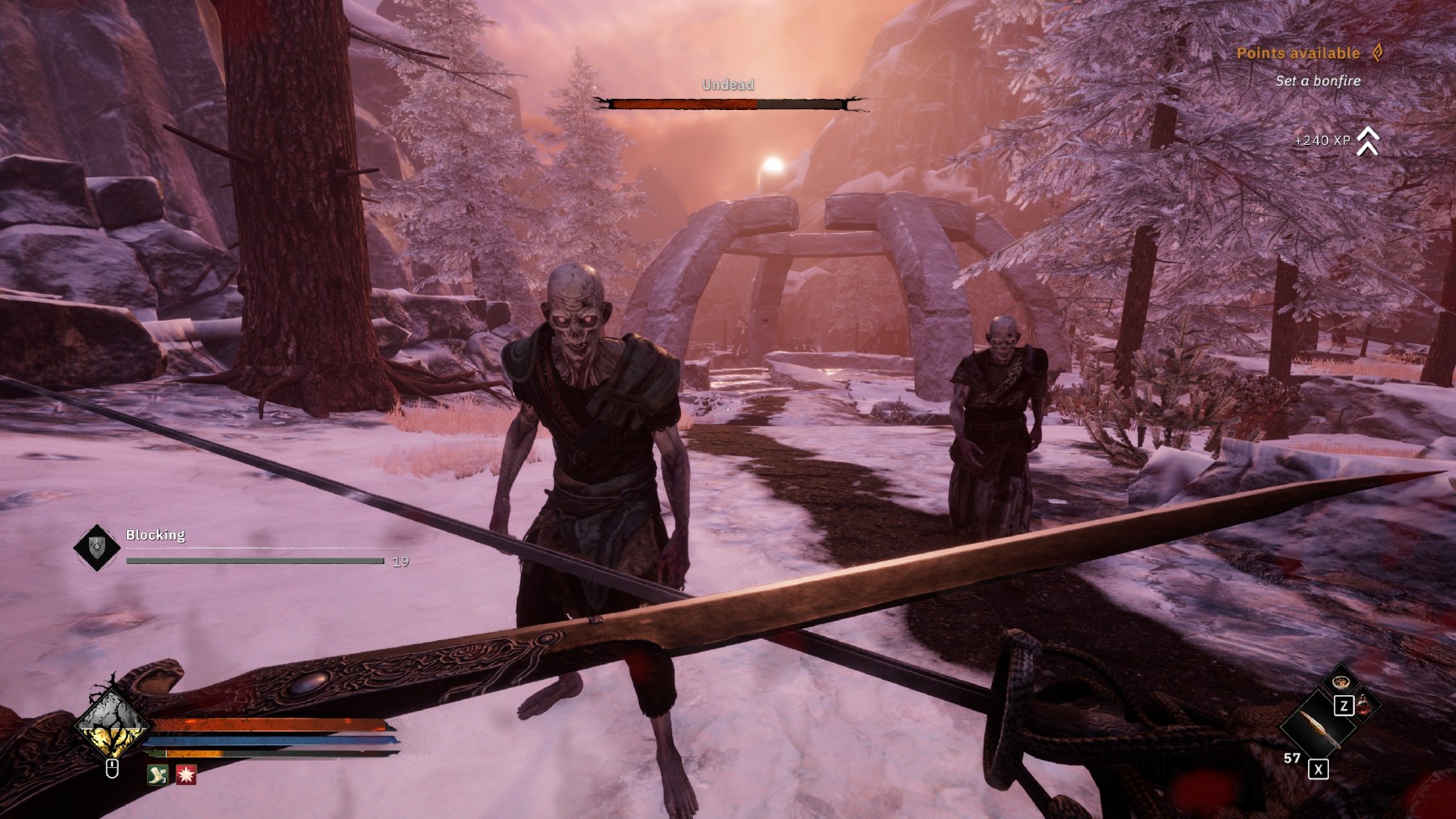This screenshot has width=1456, height=819.
Task: Click the Blocking skill shield icon
Action: pyautogui.click(x=97, y=548)
